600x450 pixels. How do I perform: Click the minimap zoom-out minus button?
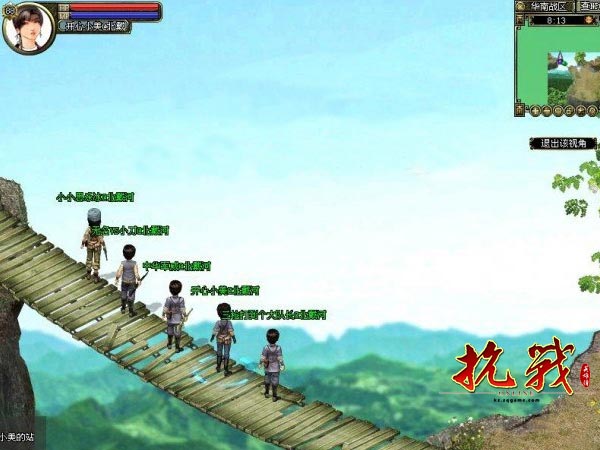[x=549, y=110]
